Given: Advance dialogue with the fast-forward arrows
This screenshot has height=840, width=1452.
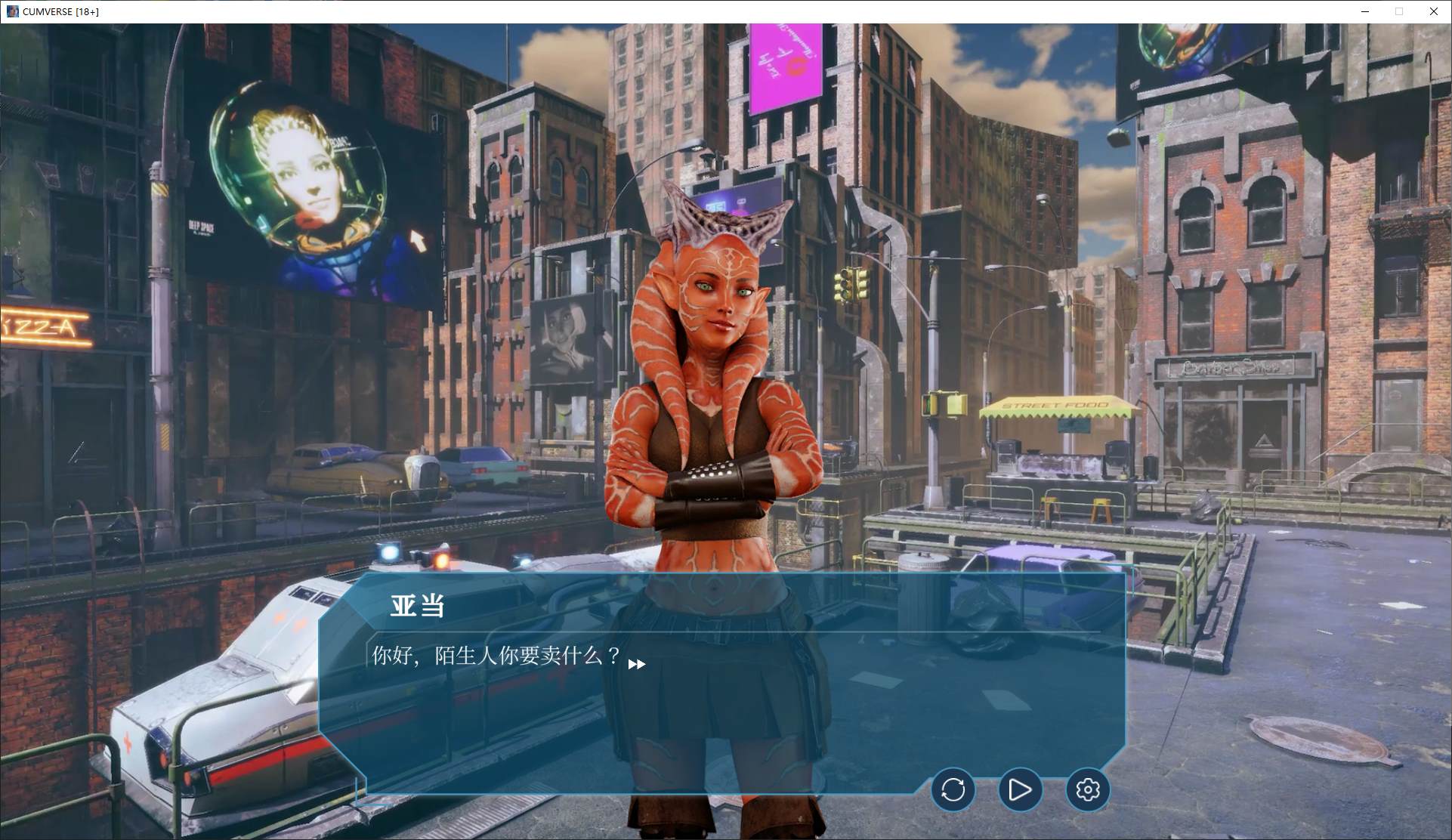Looking at the screenshot, I should [x=637, y=664].
